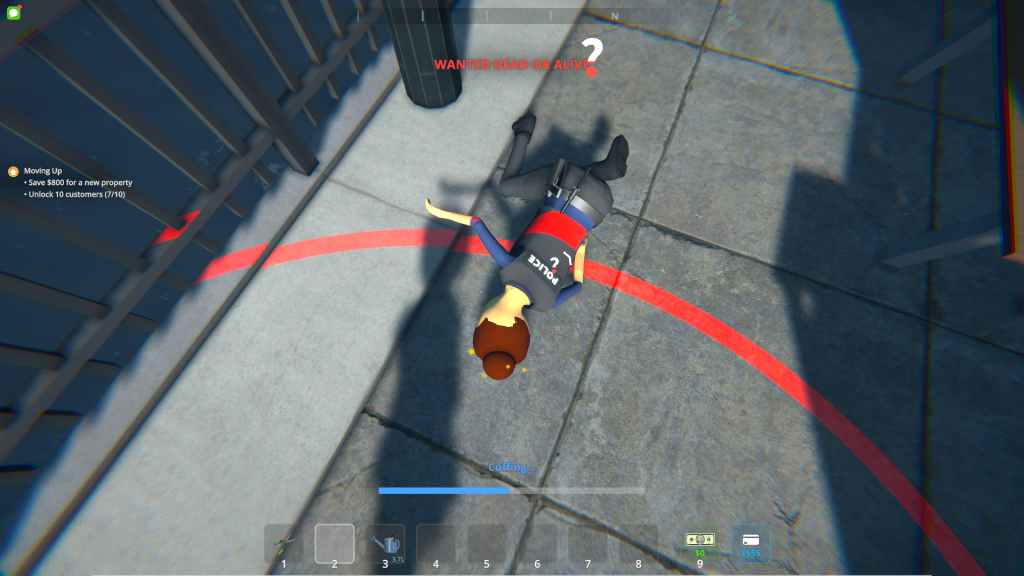Viewport: 1024px width, 576px height.
Task: Select the watering can hotbar slot
Action: (x=385, y=543)
